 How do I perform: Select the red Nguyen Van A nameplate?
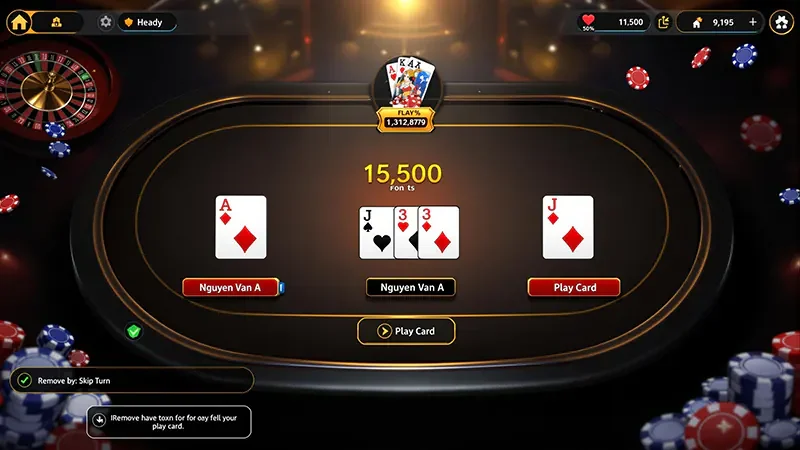[x=230, y=287]
